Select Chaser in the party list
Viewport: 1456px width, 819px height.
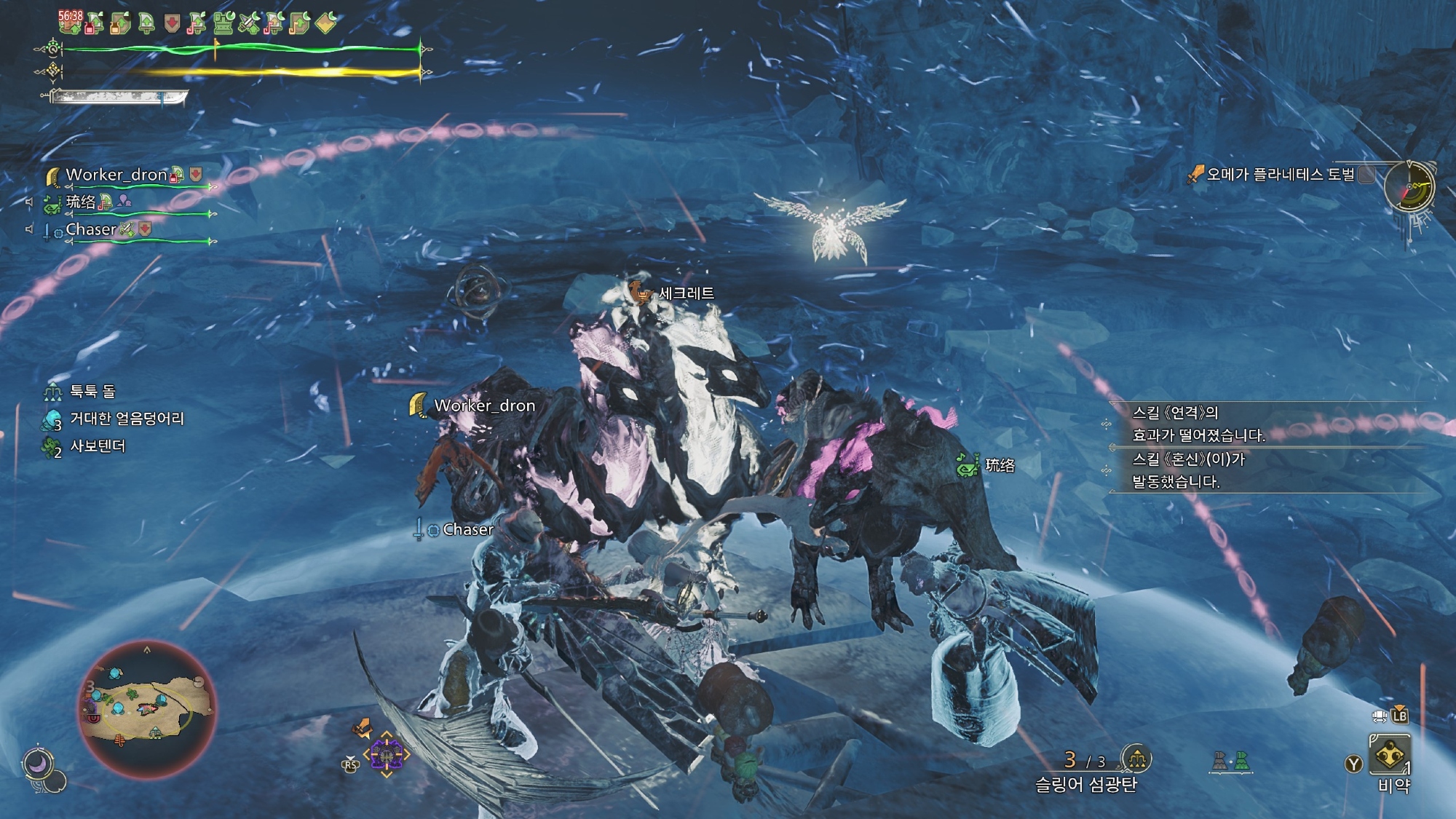coord(91,230)
